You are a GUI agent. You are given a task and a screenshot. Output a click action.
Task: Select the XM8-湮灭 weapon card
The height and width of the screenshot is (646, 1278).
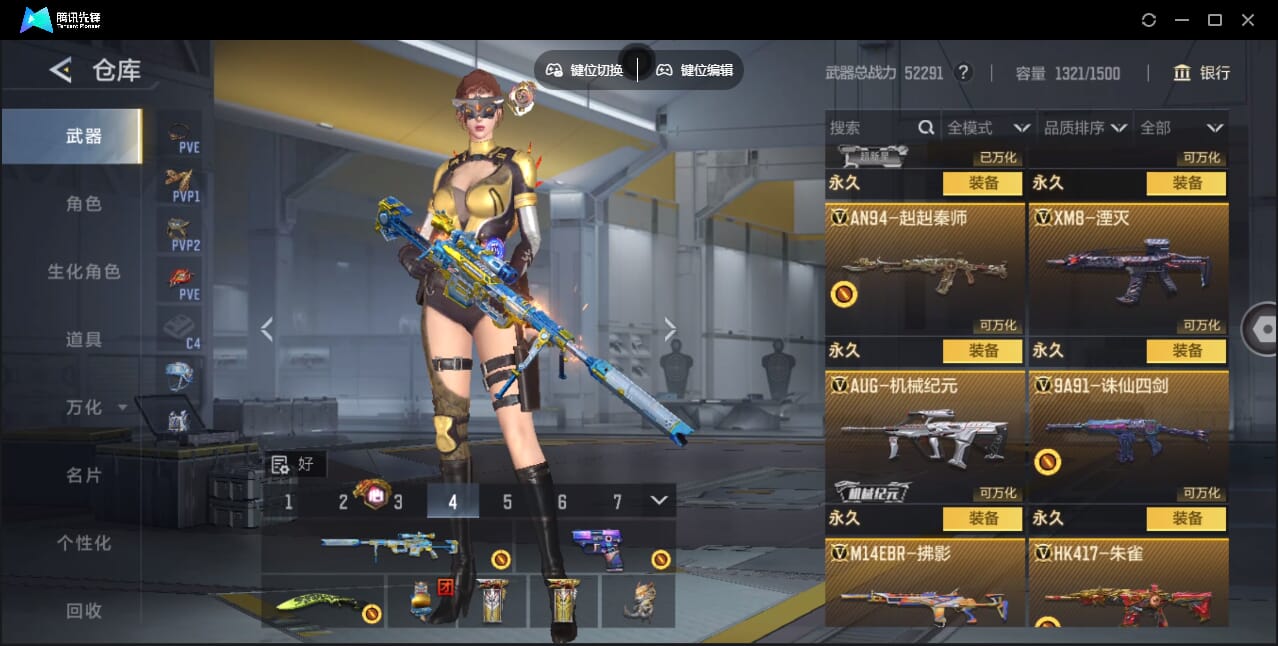point(1128,267)
